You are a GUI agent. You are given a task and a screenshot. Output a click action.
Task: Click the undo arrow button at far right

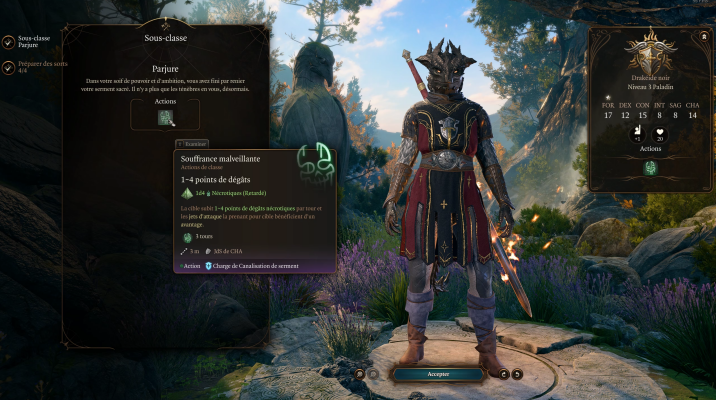(518, 374)
